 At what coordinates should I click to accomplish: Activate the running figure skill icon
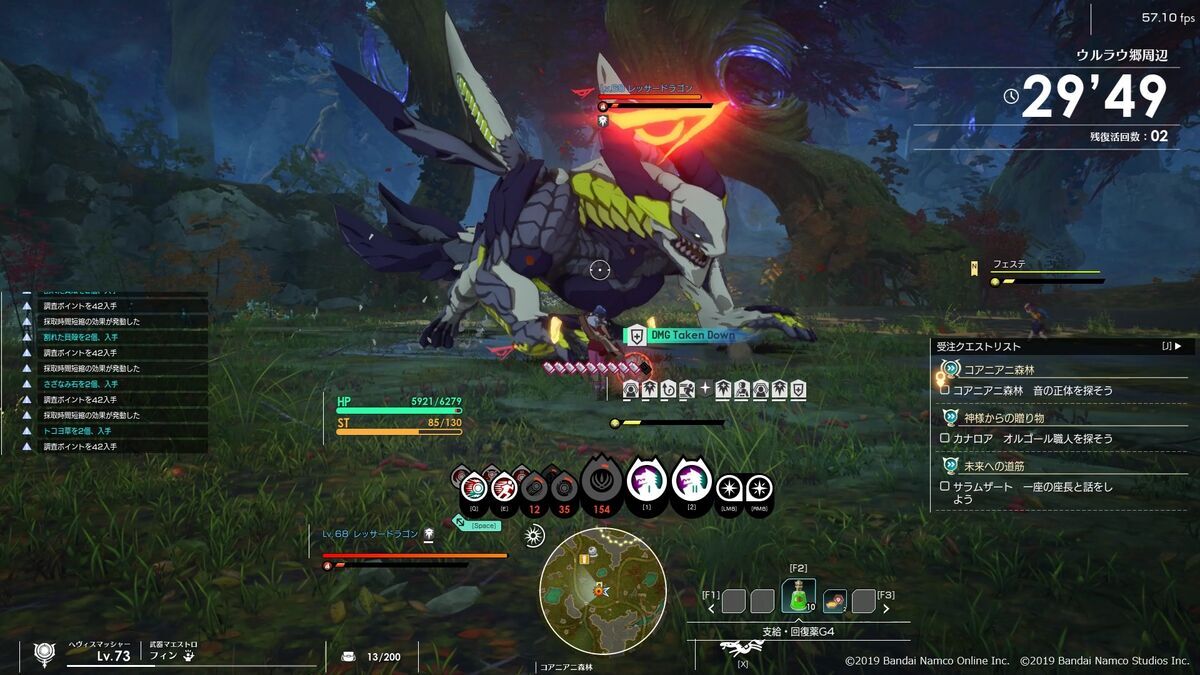click(x=503, y=487)
